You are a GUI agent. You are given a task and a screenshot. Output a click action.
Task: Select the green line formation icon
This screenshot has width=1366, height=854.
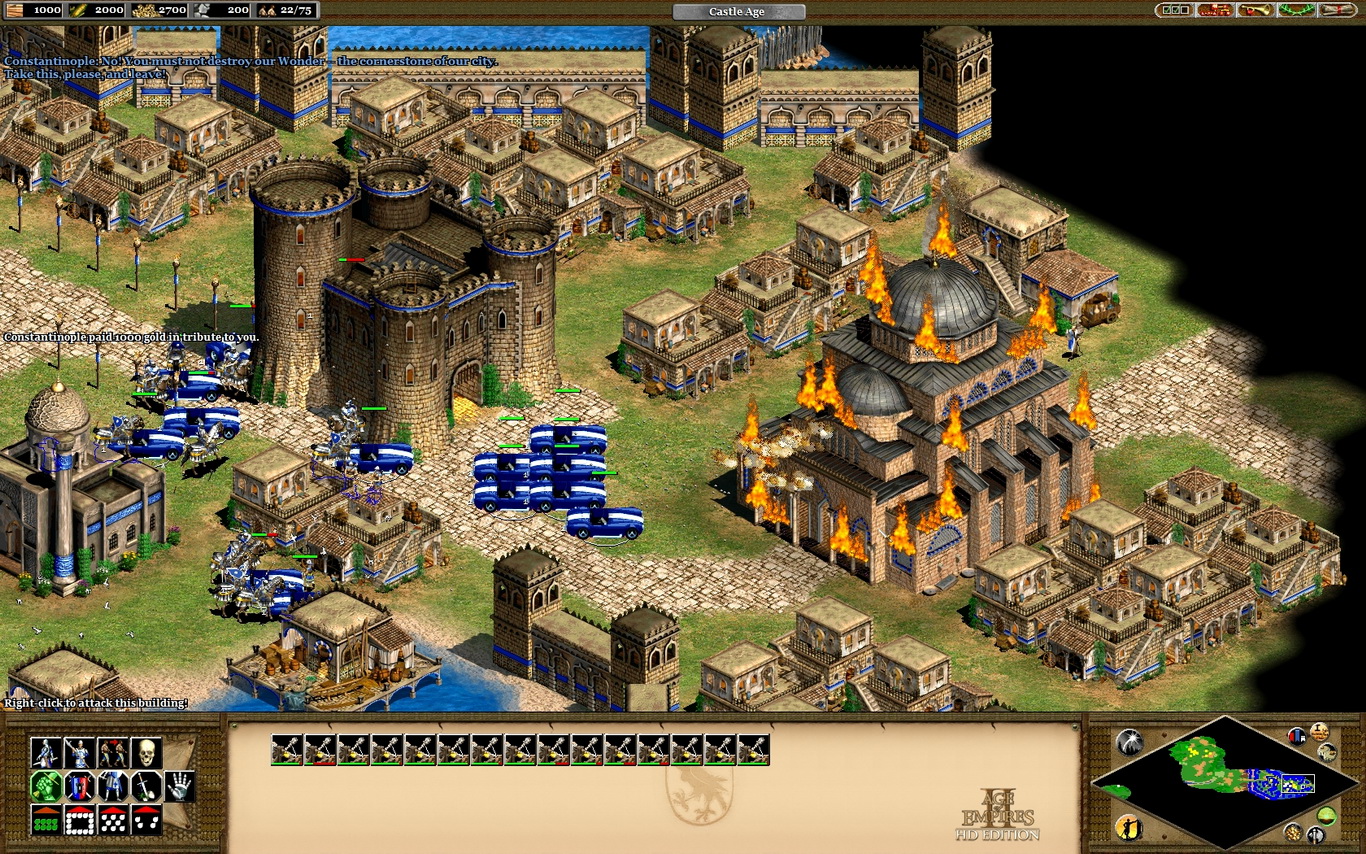[x=45, y=820]
